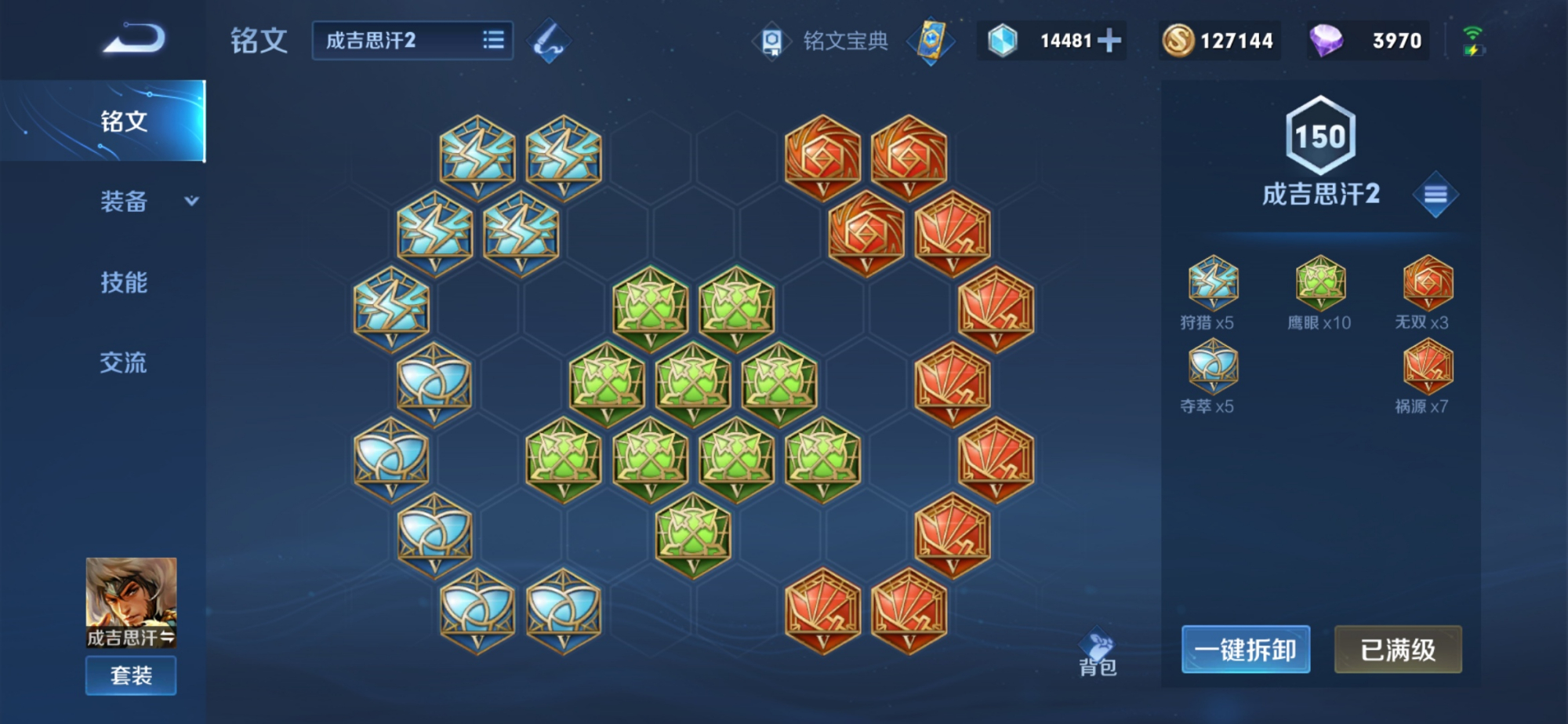Screen dimensions: 1568x724
Task: Go back with the return arrow
Action: (x=134, y=39)
